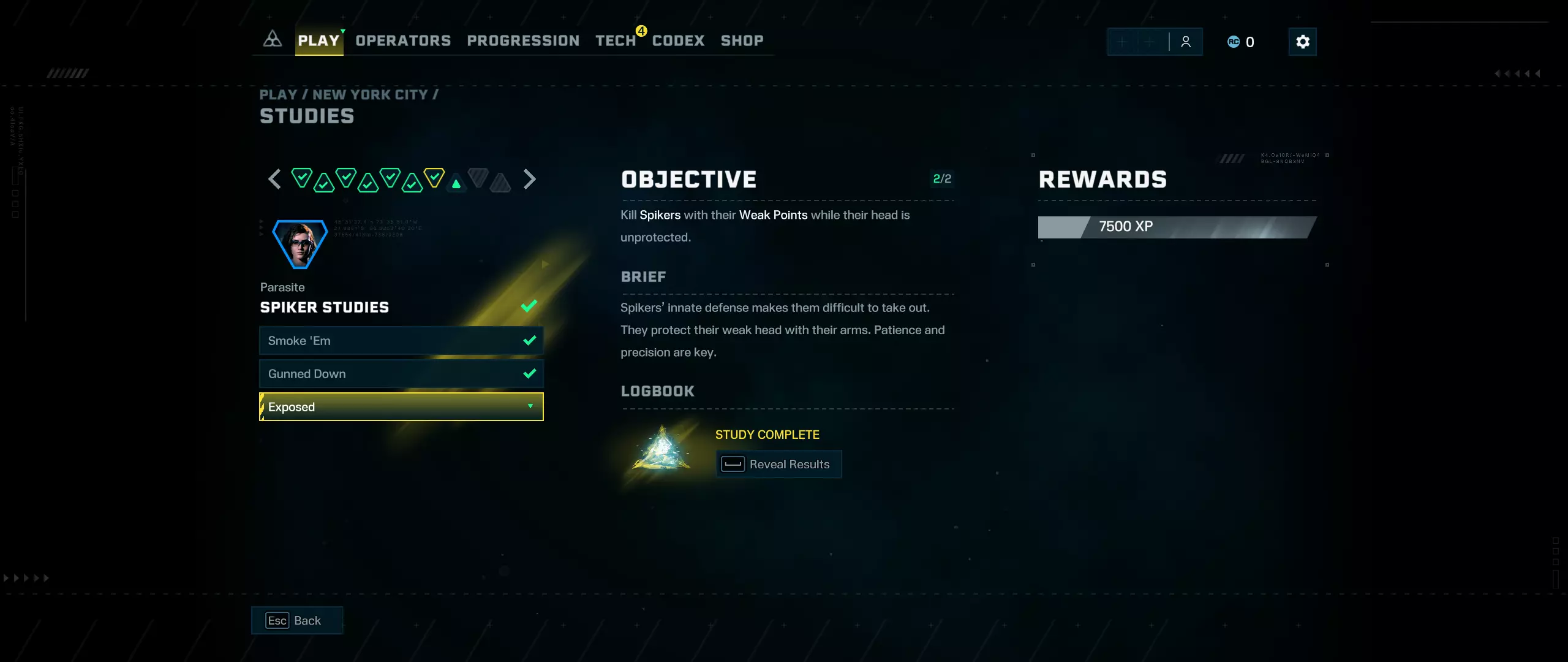Screen dimensions: 1568x662
Task: Choose the Exposed study row
Action: [401, 407]
